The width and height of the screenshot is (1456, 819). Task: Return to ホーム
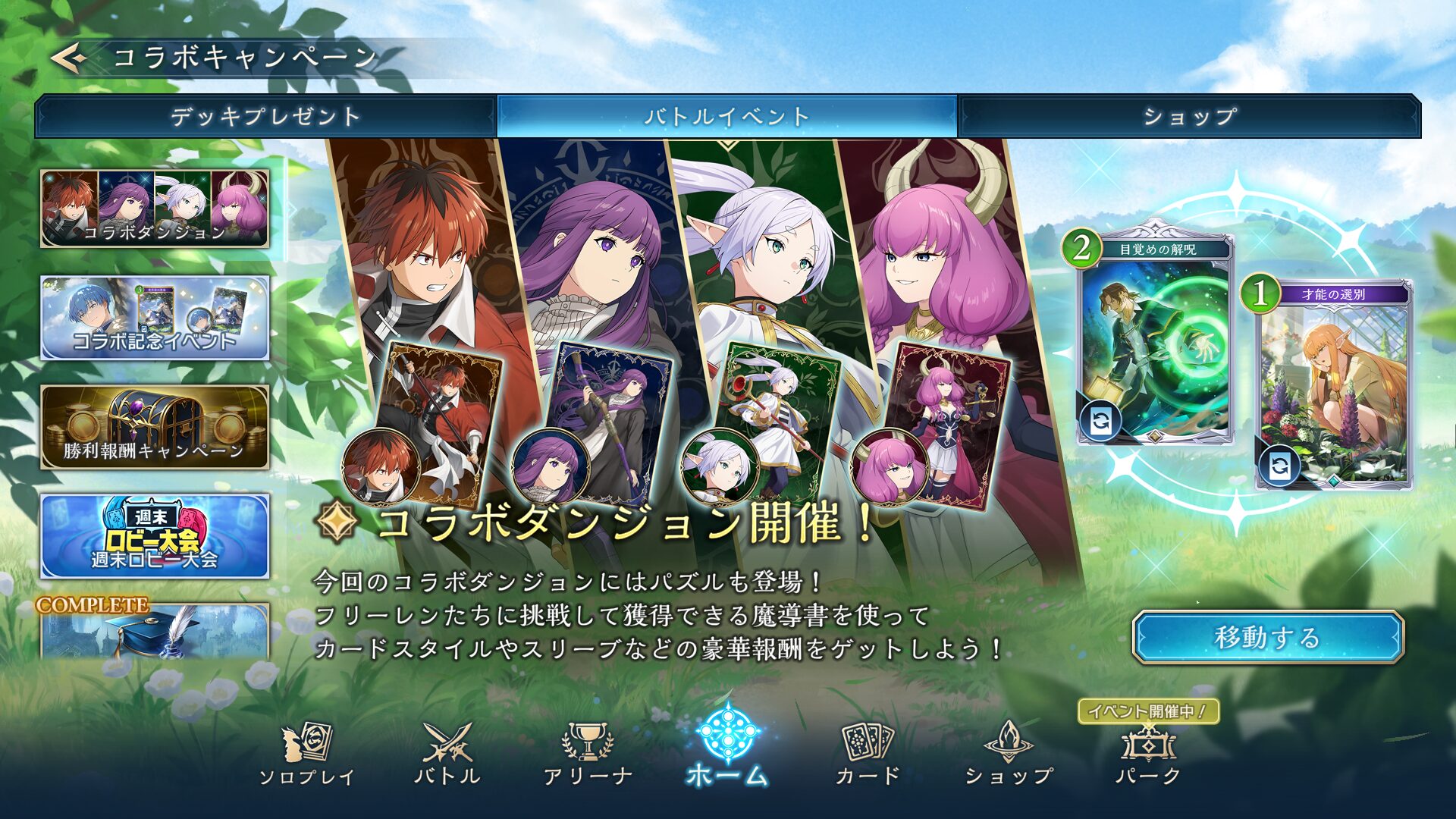pos(727,746)
